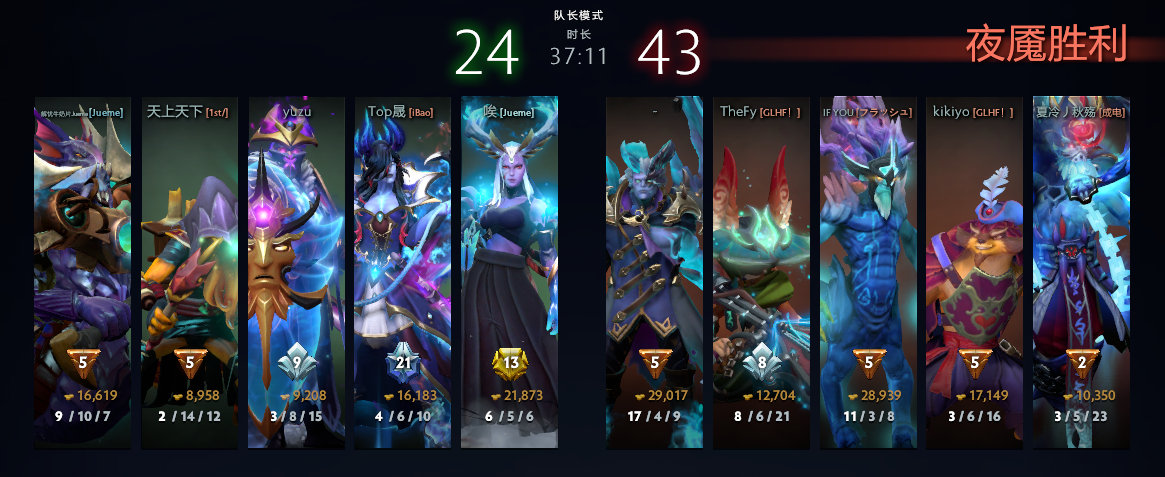Open the IF YOU player card
Screen dimensions: 1165x477
coord(868,270)
